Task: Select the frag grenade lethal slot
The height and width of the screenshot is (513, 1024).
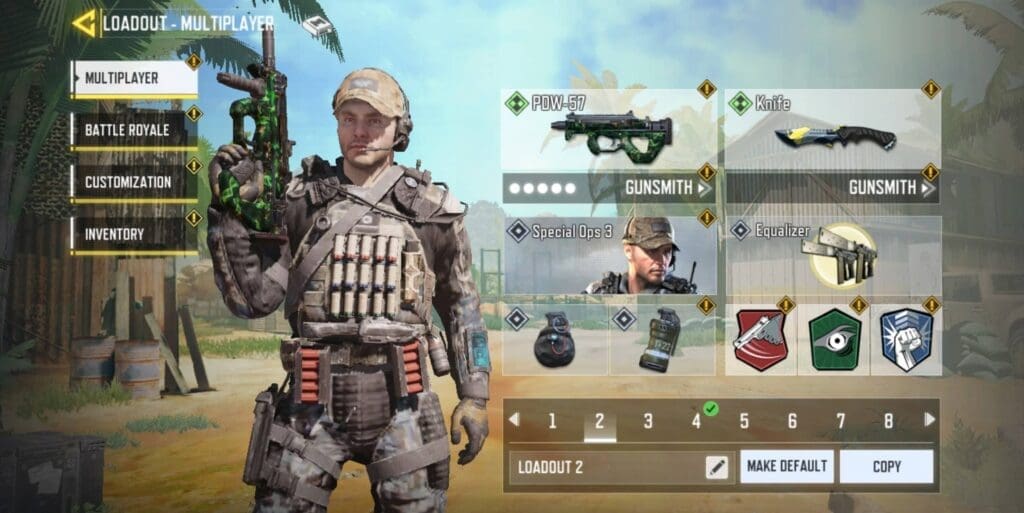Action: click(x=555, y=340)
